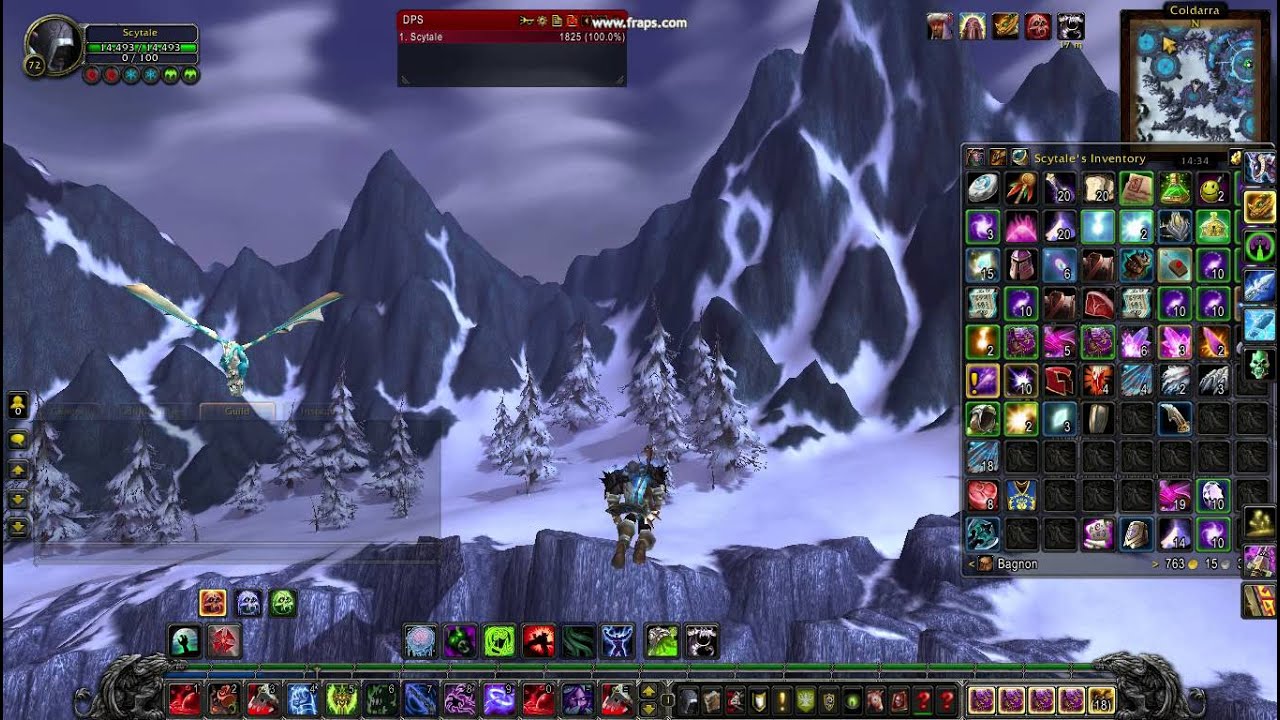Viewport: 1280px width, 720px height.
Task: Click Scytale's character portrait
Action: pos(53,44)
